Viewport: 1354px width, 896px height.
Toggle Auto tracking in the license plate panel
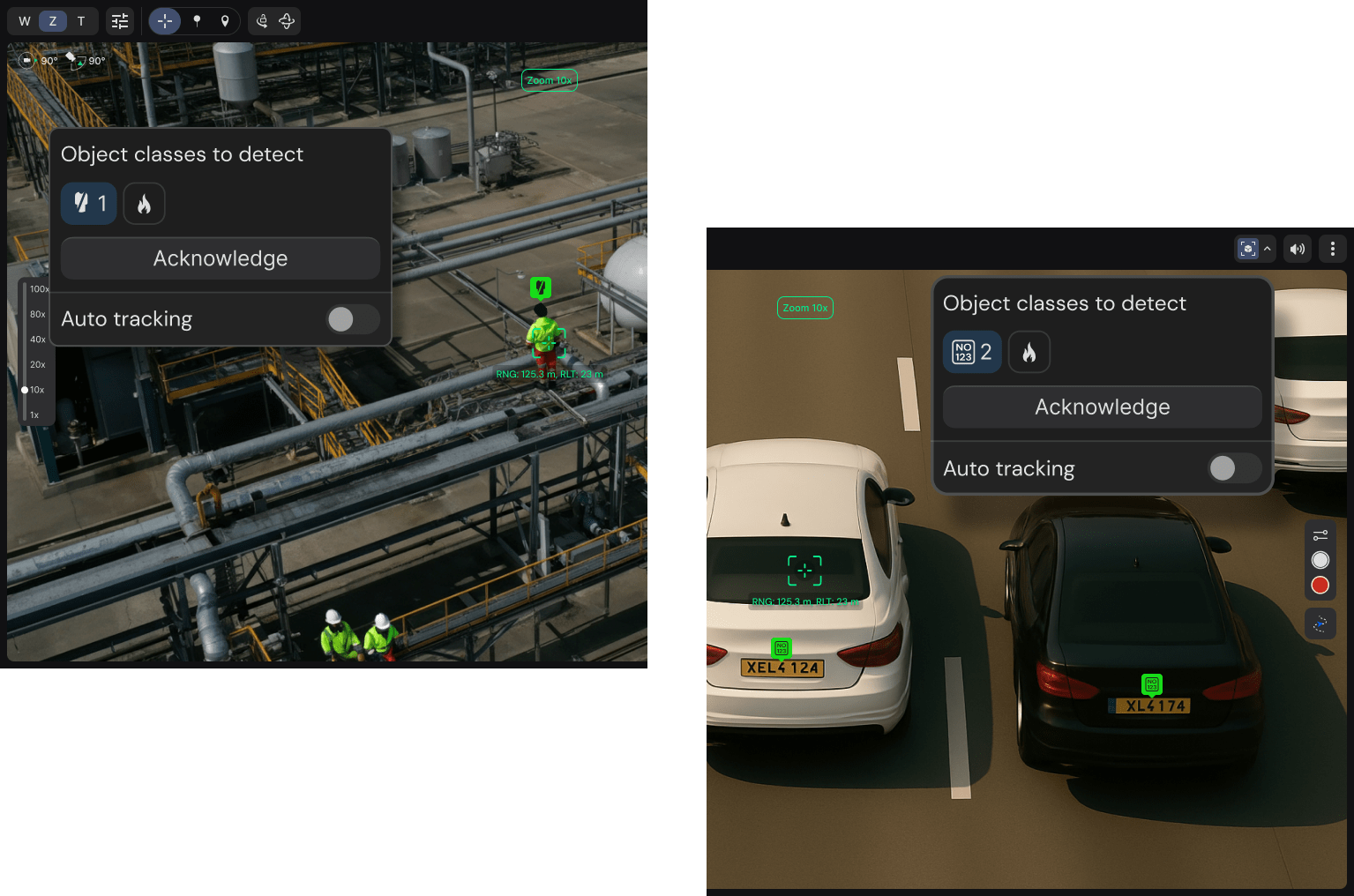tap(1233, 468)
